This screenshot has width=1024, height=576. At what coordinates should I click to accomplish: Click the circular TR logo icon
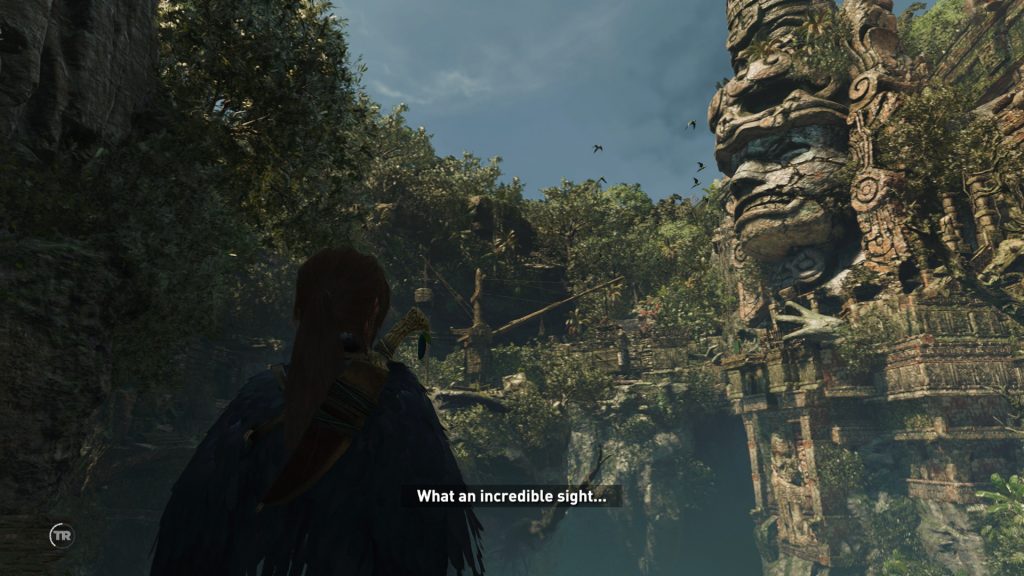pos(62,536)
